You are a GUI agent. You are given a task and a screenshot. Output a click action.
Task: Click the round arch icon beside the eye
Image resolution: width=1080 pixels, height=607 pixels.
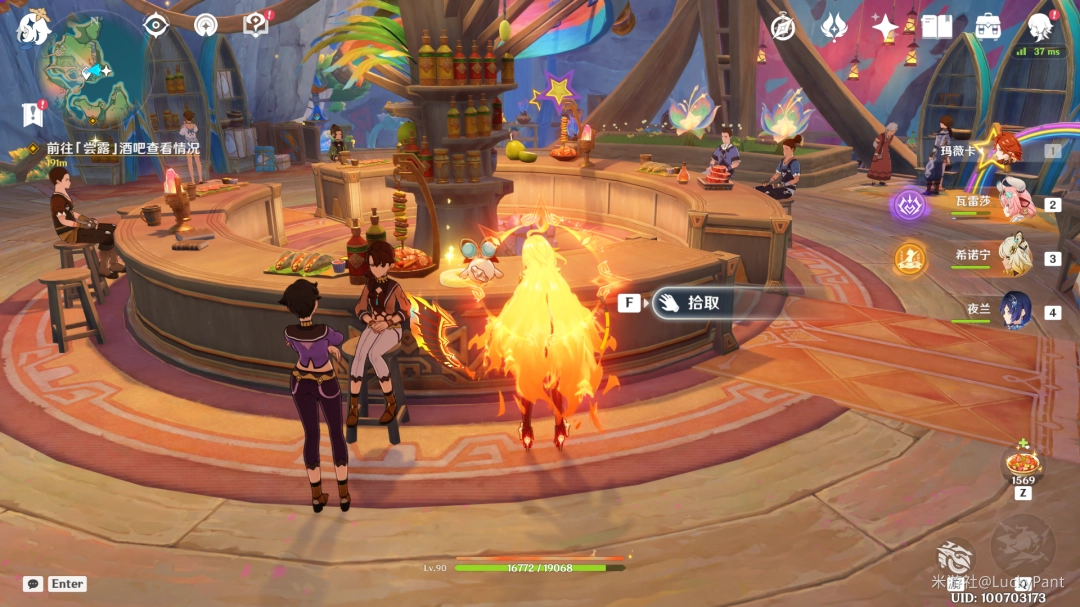coord(206,26)
